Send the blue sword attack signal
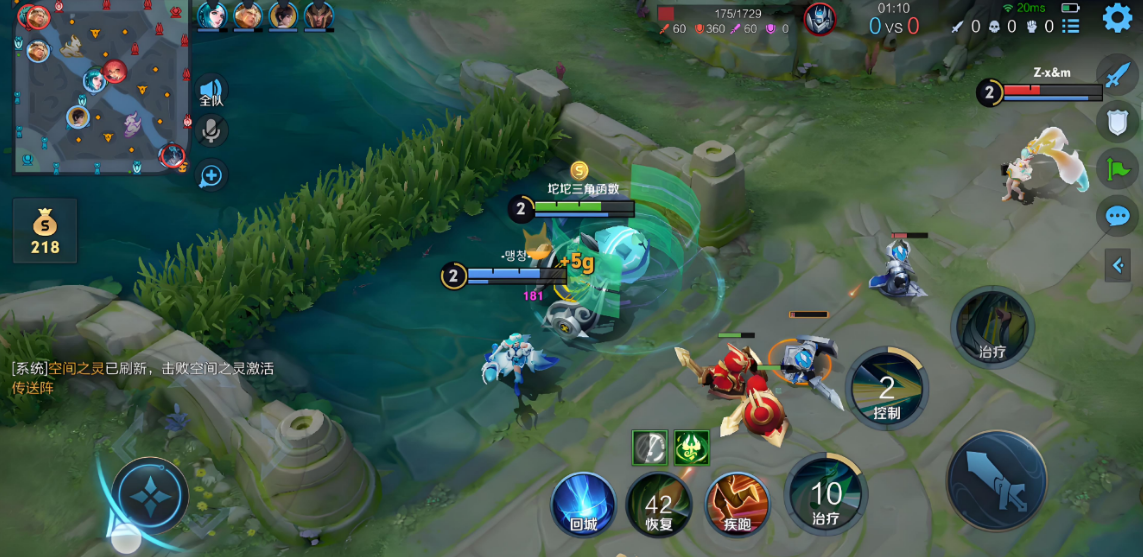Screen dimensions: 1143x557 click(1117, 73)
